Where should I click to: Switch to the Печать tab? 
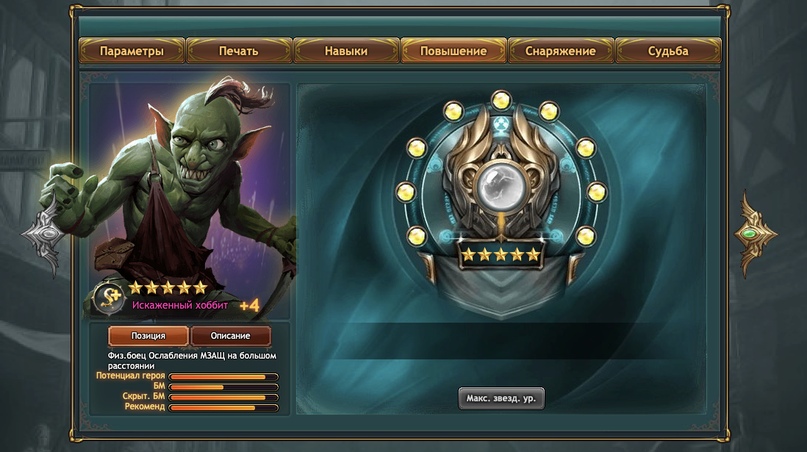tap(239, 51)
